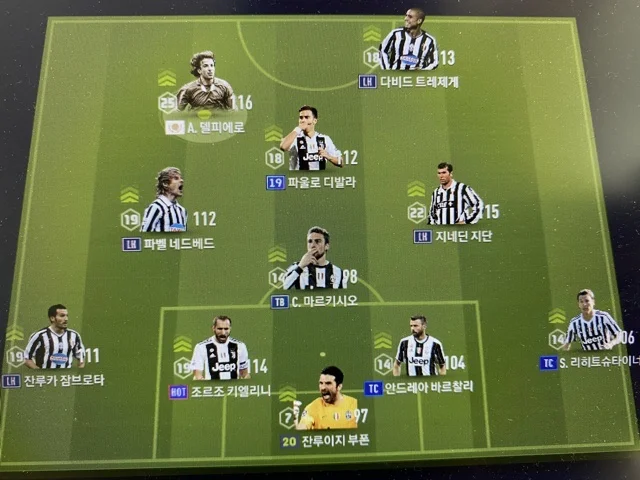Select David Trezeguet player card
Viewport: 640px width, 480px height.
[408, 46]
